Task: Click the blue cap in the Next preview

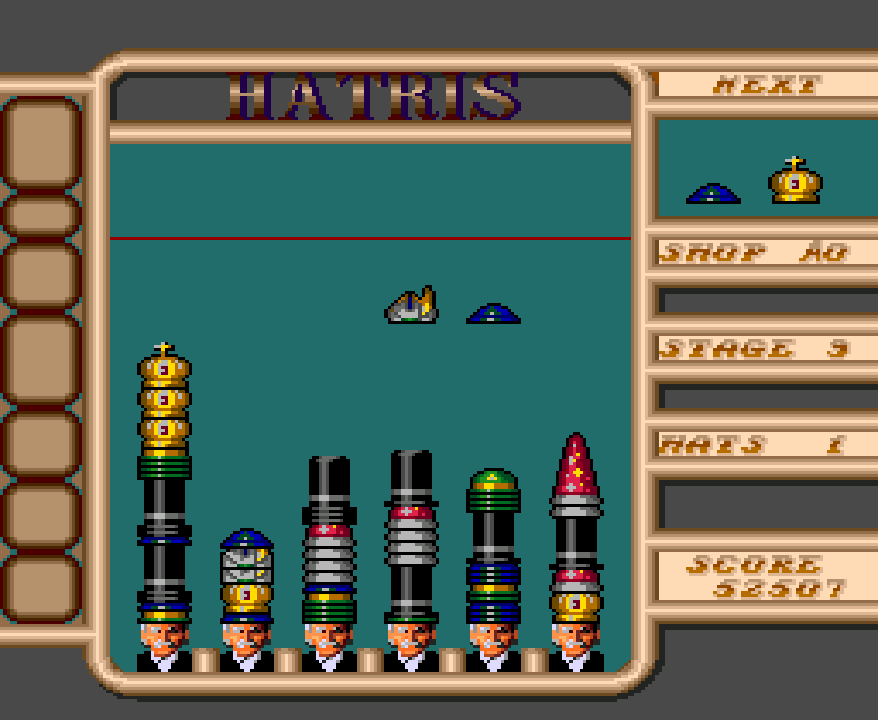Action: [x=713, y=193]
